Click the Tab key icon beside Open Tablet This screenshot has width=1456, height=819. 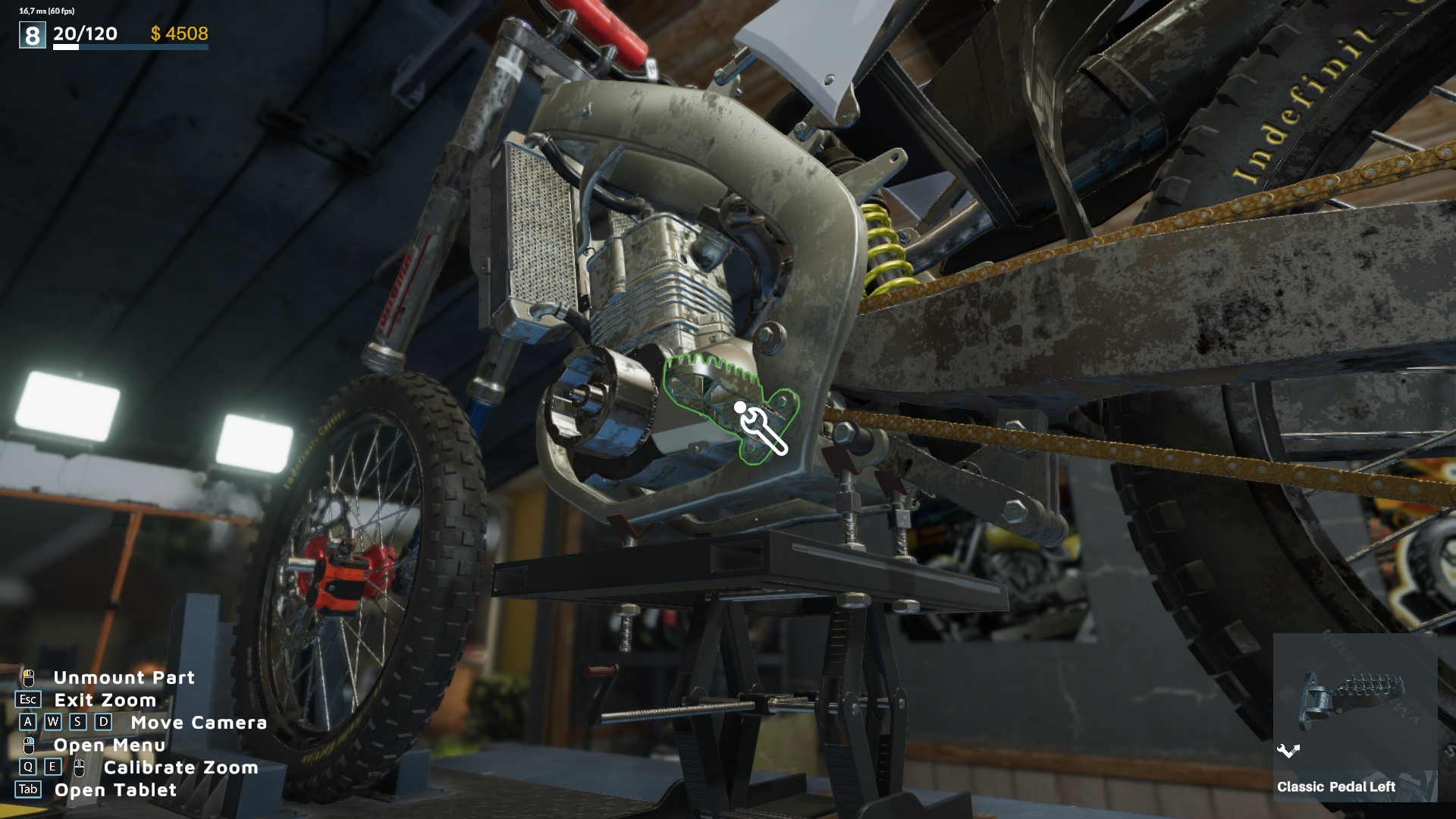pyautogui.click(x=28, y=789)
